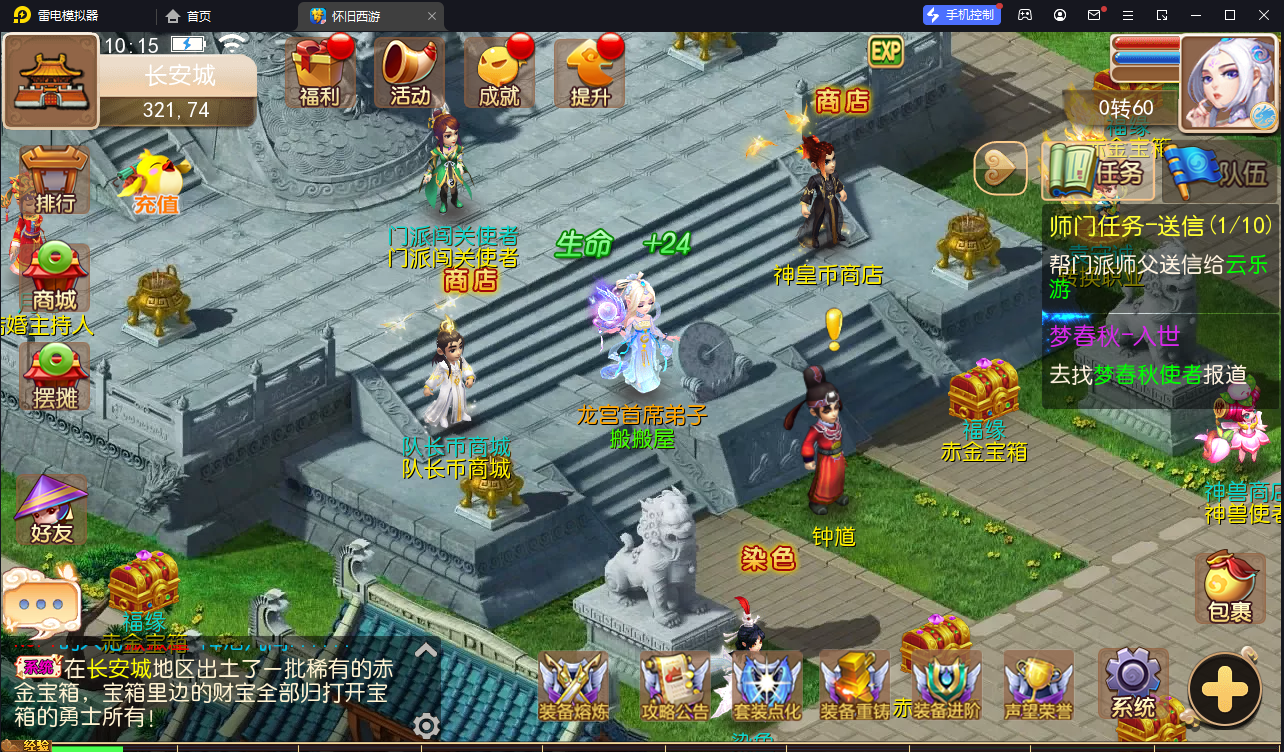1284x752 pixels.
Task: Open the 好友 friends list
Action: coord(50,508)
